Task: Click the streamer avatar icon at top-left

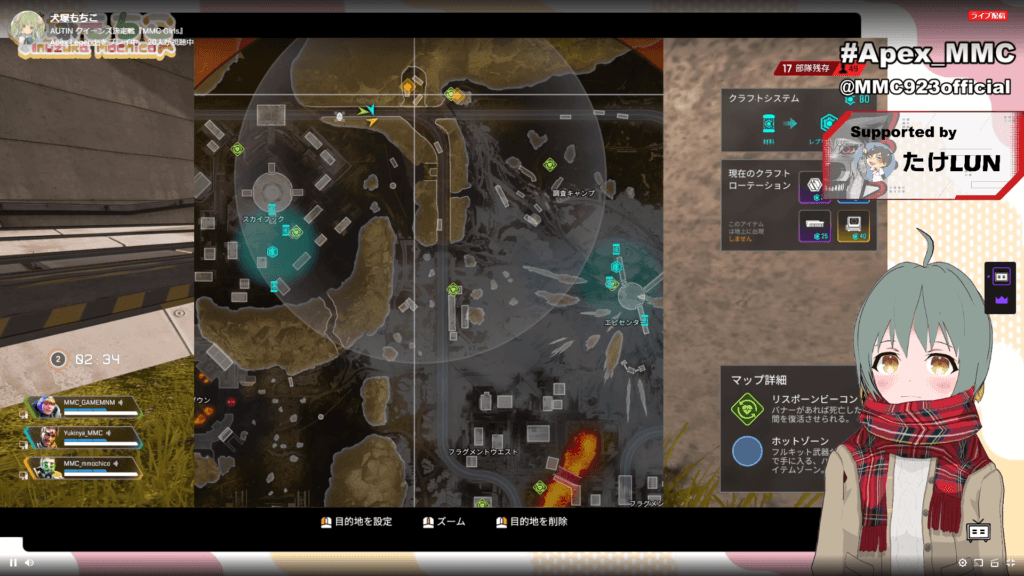Action: tap(24, 27)
